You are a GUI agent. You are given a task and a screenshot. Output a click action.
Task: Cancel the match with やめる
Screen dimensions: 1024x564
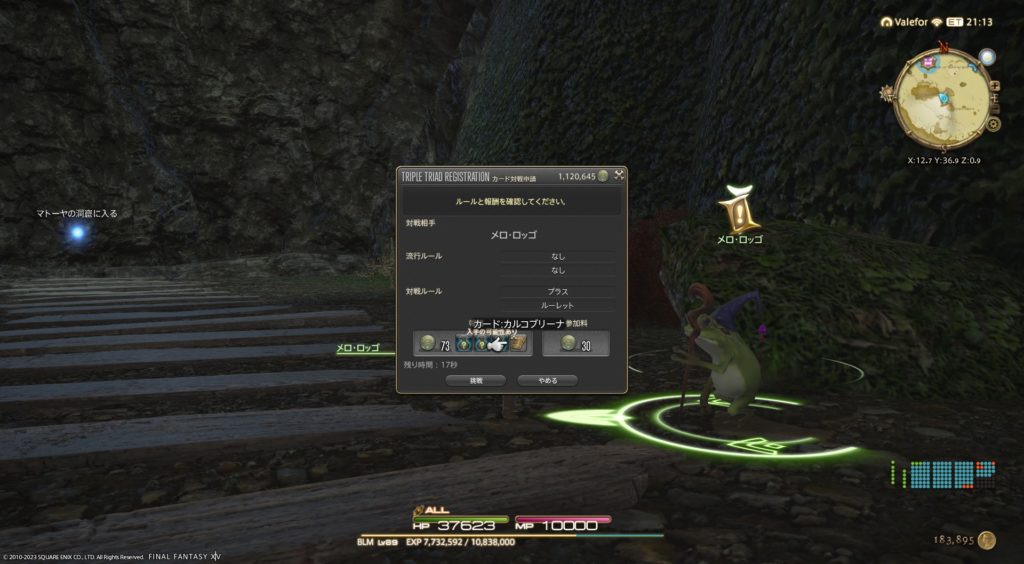548,381
